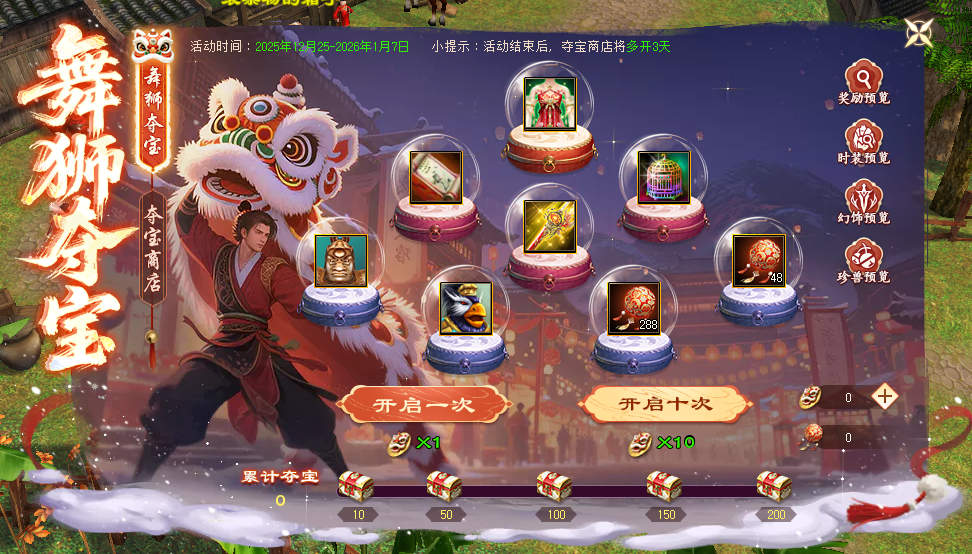This screenshot has height=554, width=972.
Task: Open the 100-draw milestone treasure chest
Action: 555,487
